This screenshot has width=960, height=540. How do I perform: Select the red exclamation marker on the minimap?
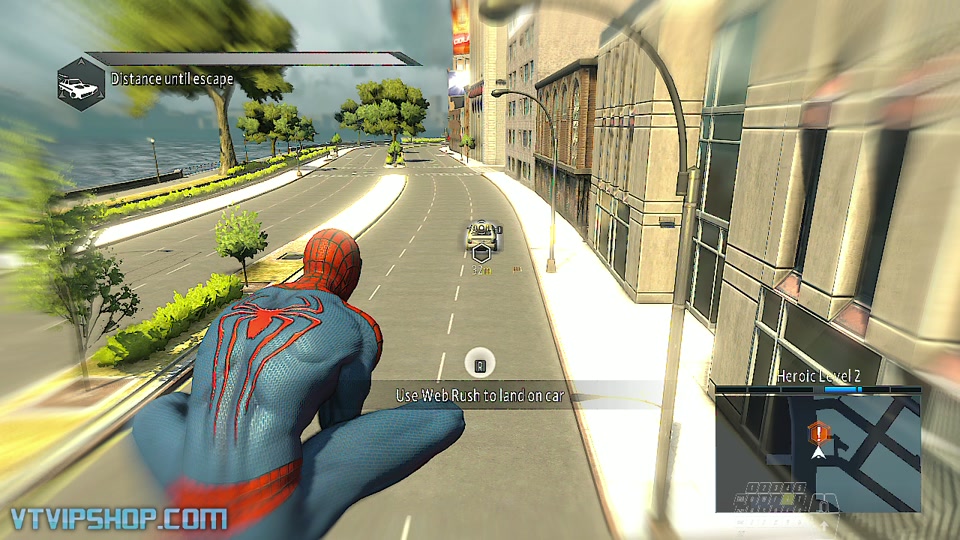coord(819,433)
